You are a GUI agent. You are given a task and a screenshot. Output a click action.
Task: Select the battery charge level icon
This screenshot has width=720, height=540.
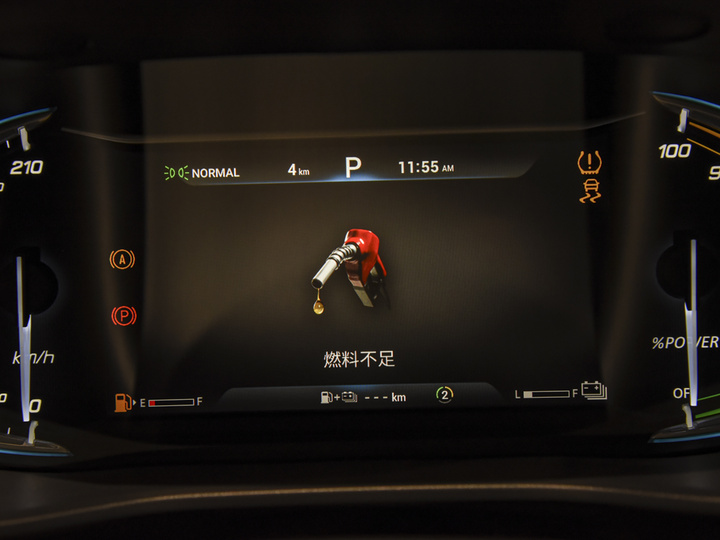594,390
